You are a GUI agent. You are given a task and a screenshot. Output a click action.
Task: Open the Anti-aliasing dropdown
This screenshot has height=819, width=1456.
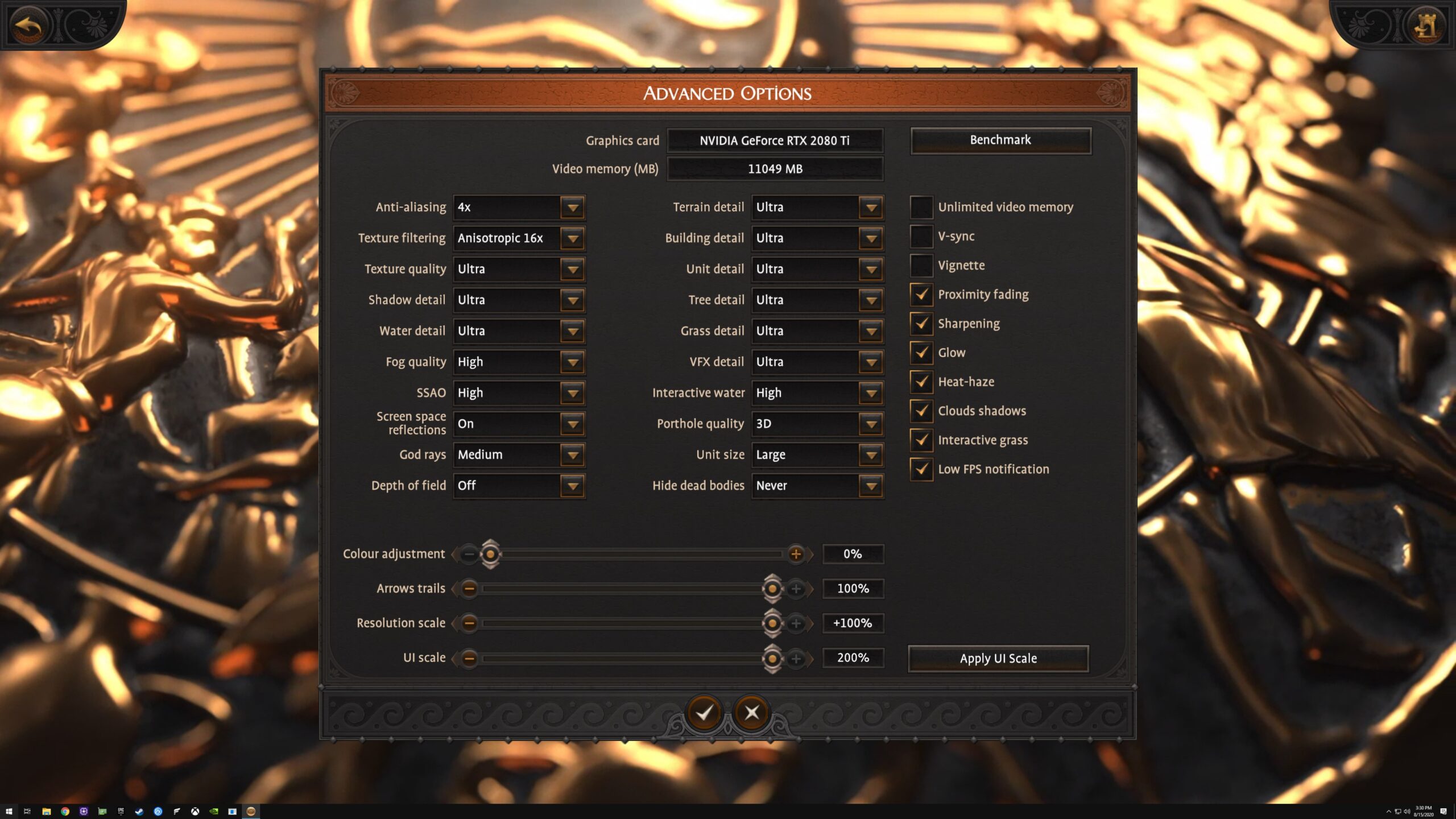pos(572,207)
